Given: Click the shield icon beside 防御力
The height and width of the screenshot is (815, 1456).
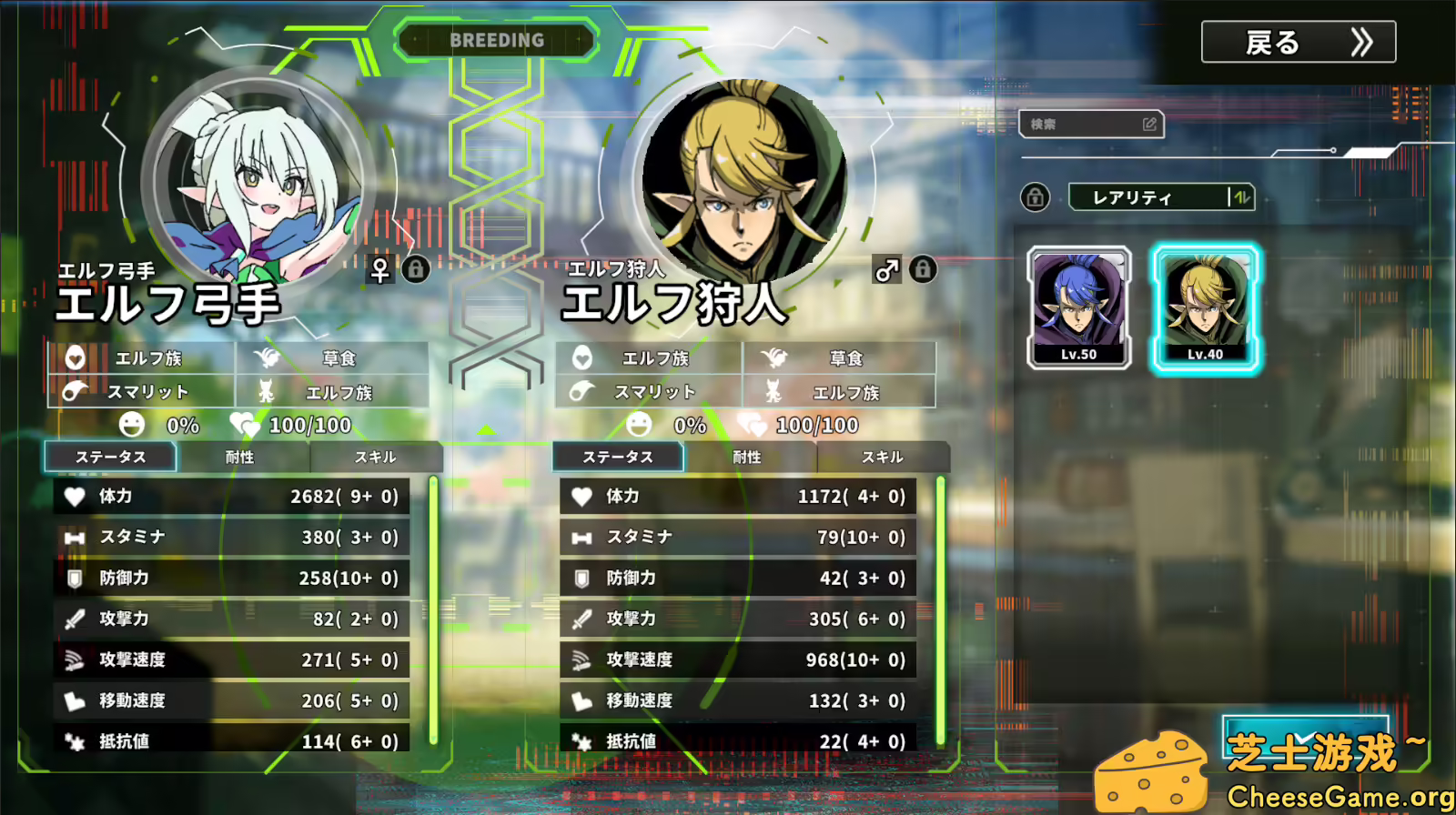Looking at the screenshot, I should pos(75,579).
